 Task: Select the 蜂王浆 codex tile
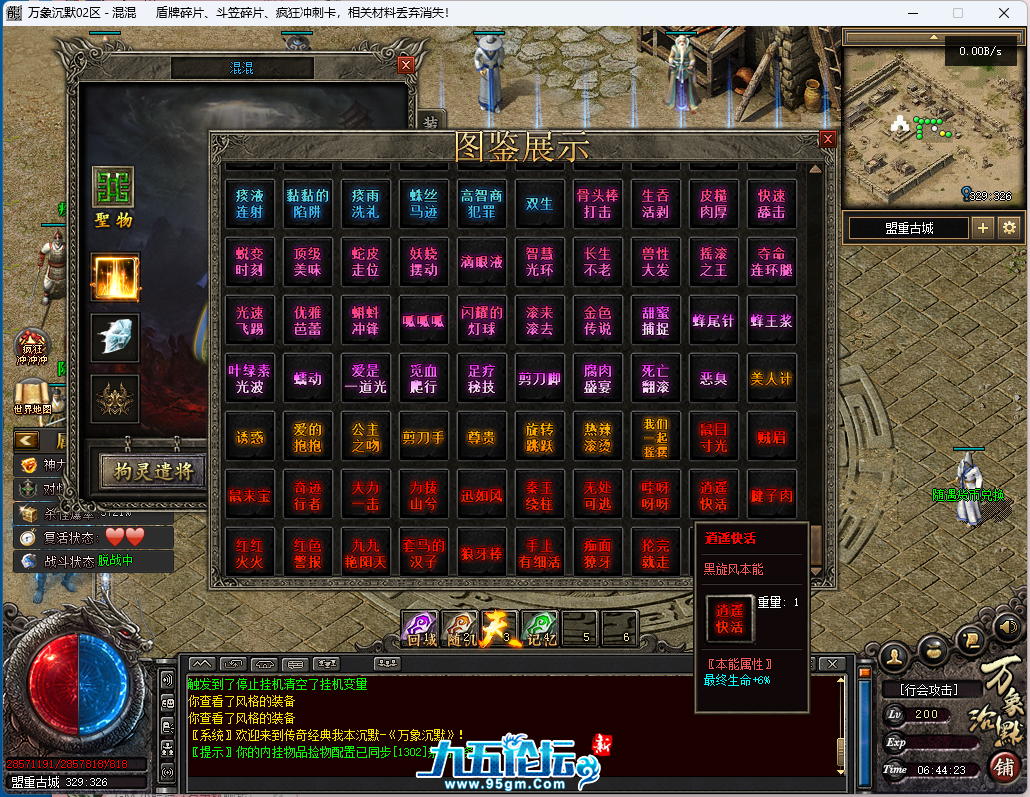pyautogui.click(x=771, y=320)
